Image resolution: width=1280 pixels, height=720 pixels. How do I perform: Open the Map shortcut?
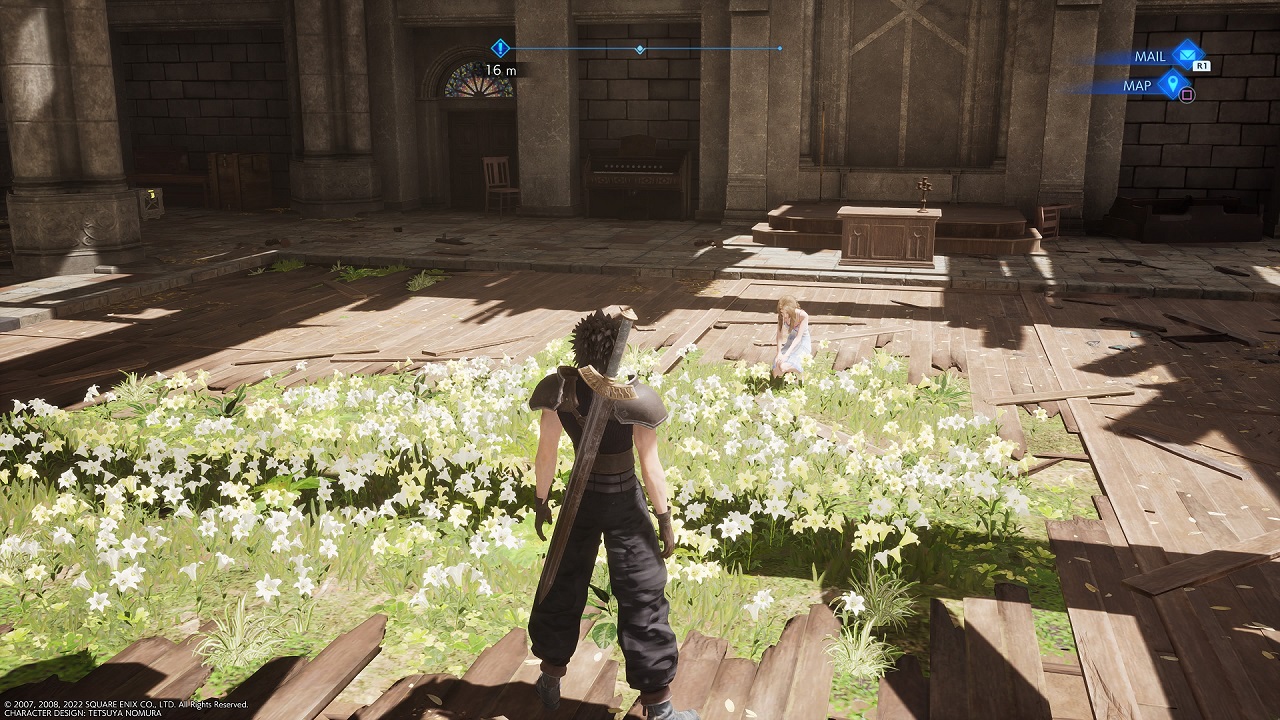click(x=1171, y=85)
